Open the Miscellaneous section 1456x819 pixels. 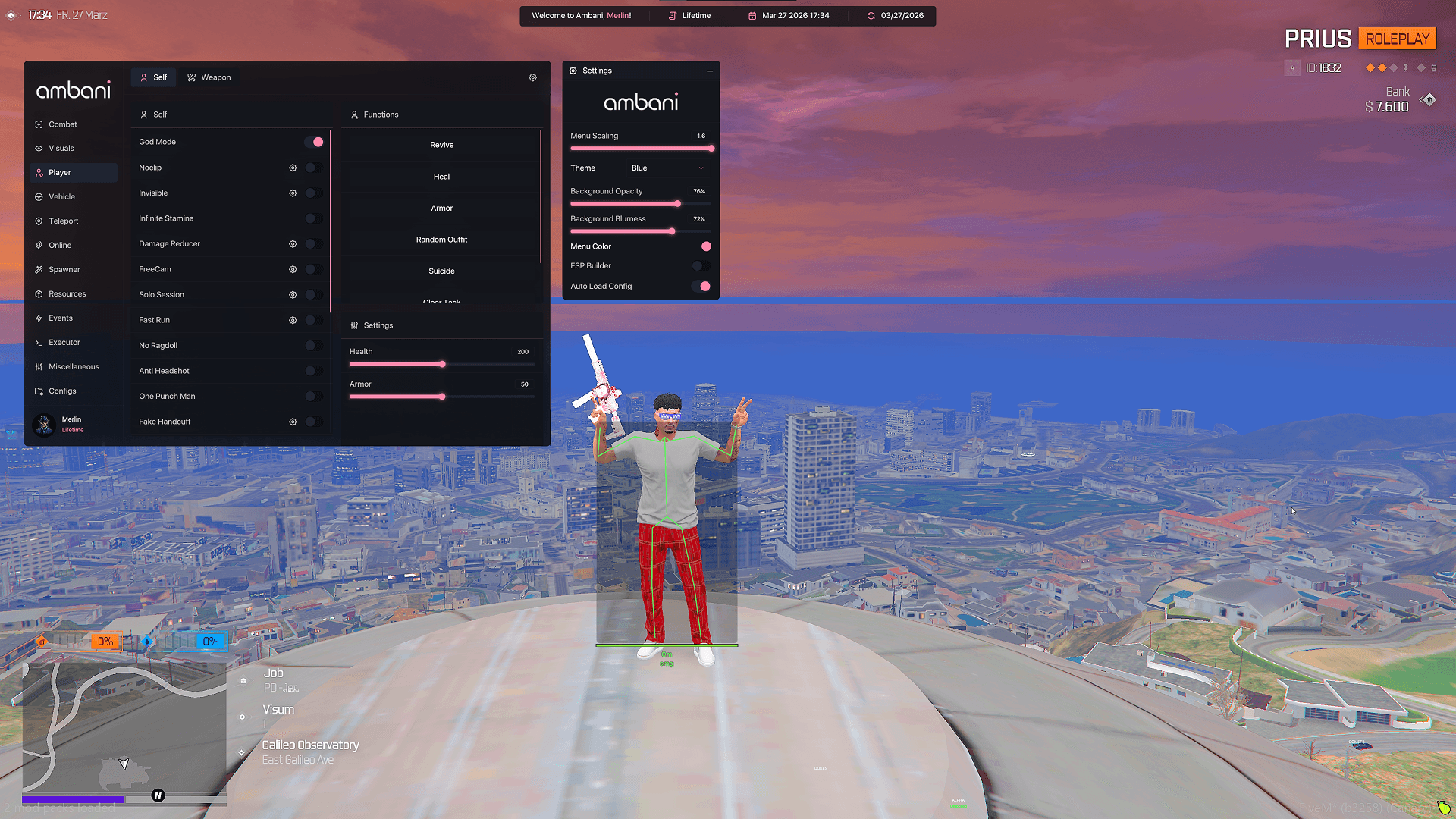73,366
